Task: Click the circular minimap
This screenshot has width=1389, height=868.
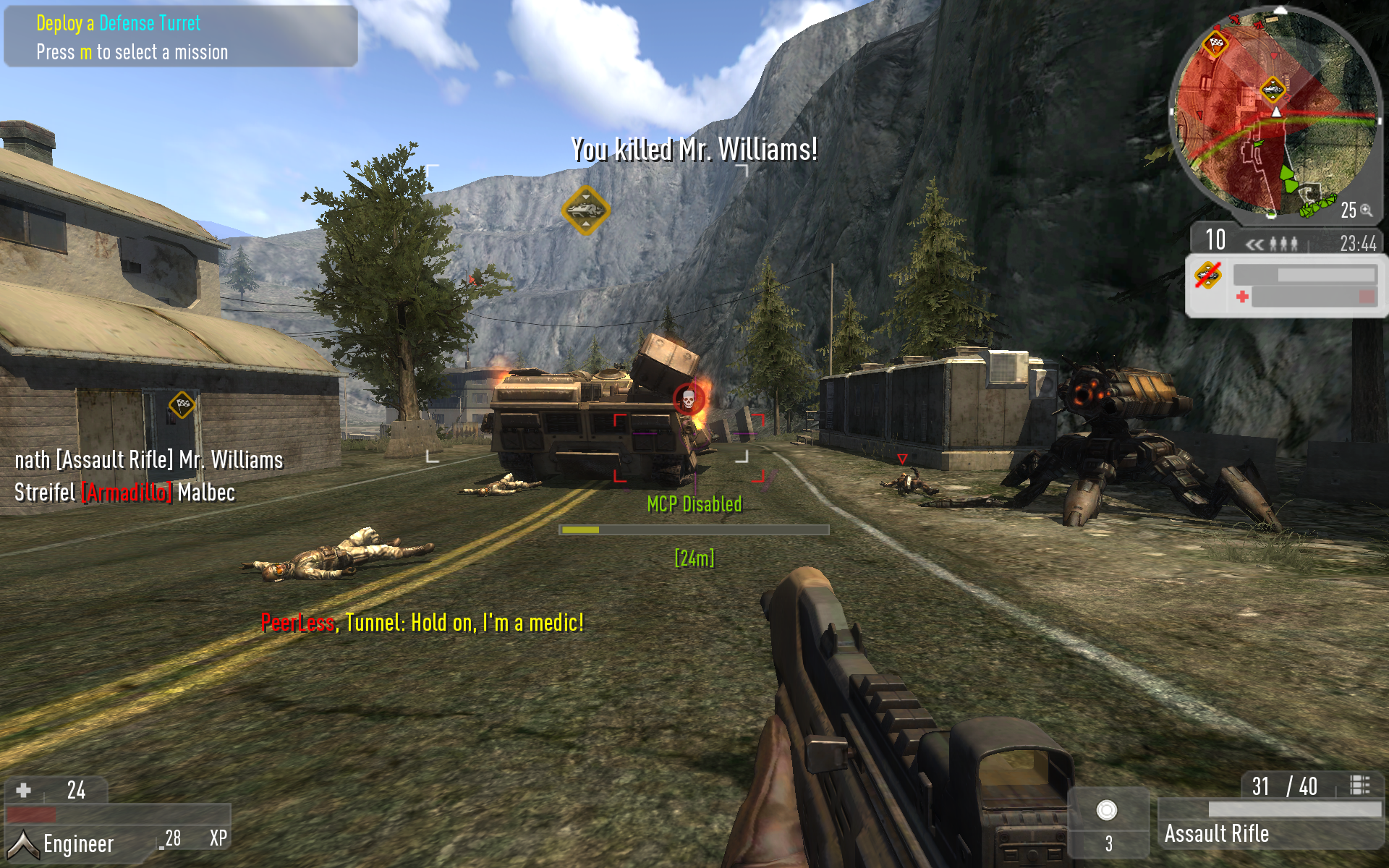Action: coord(1275,112)
